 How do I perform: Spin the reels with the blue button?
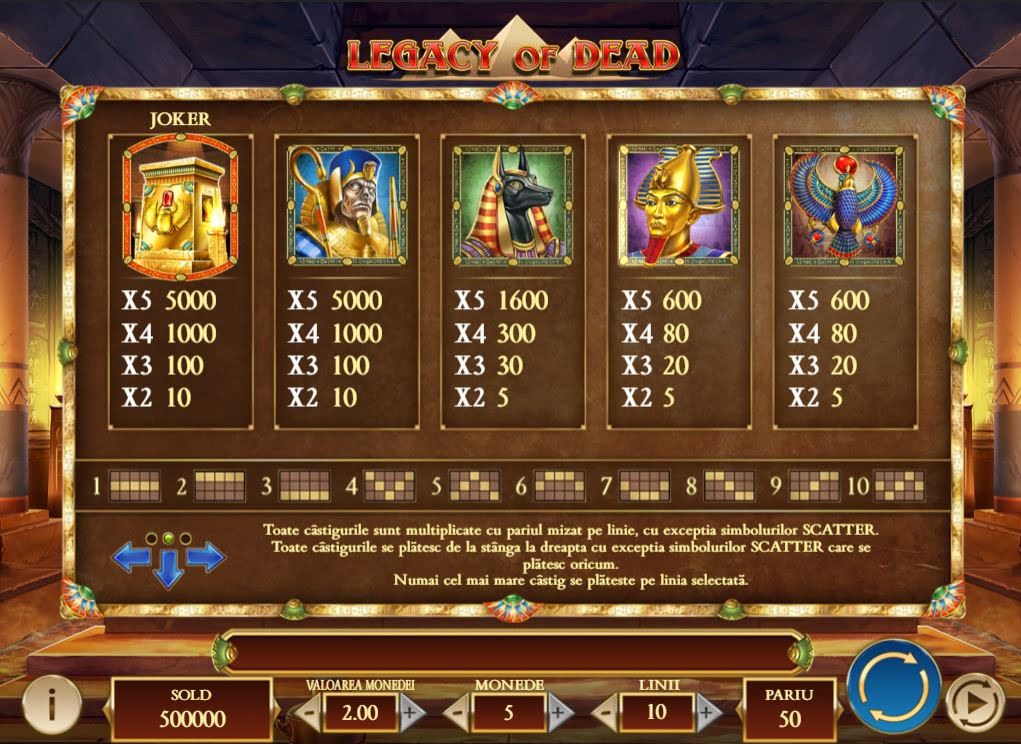(x=893, y=687)
